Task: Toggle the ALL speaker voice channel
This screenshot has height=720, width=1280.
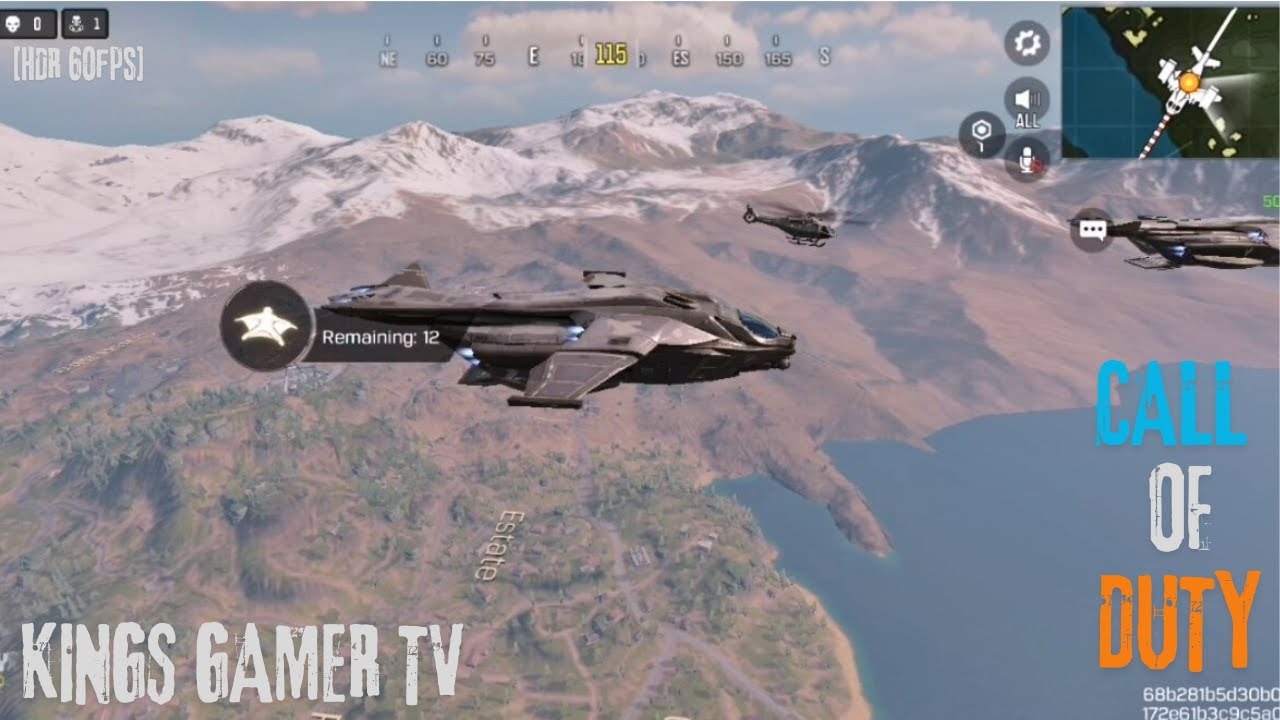Action: (1027, 101)
